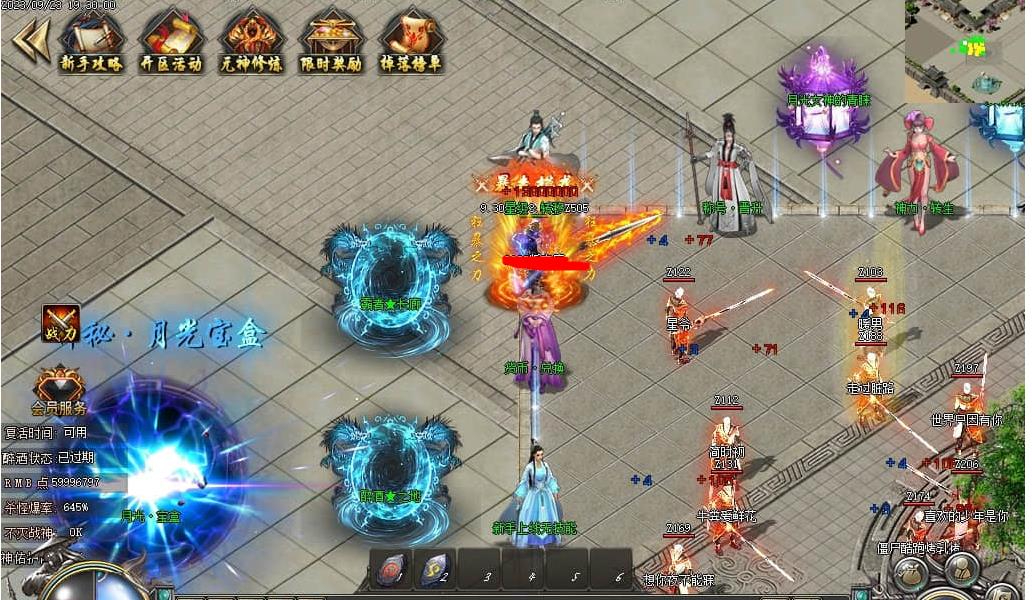Screen dimensions: 1032x600
Task: Open the 新手攻略 beginner guide
Action: pyautogui.click(x=91, y=40)
